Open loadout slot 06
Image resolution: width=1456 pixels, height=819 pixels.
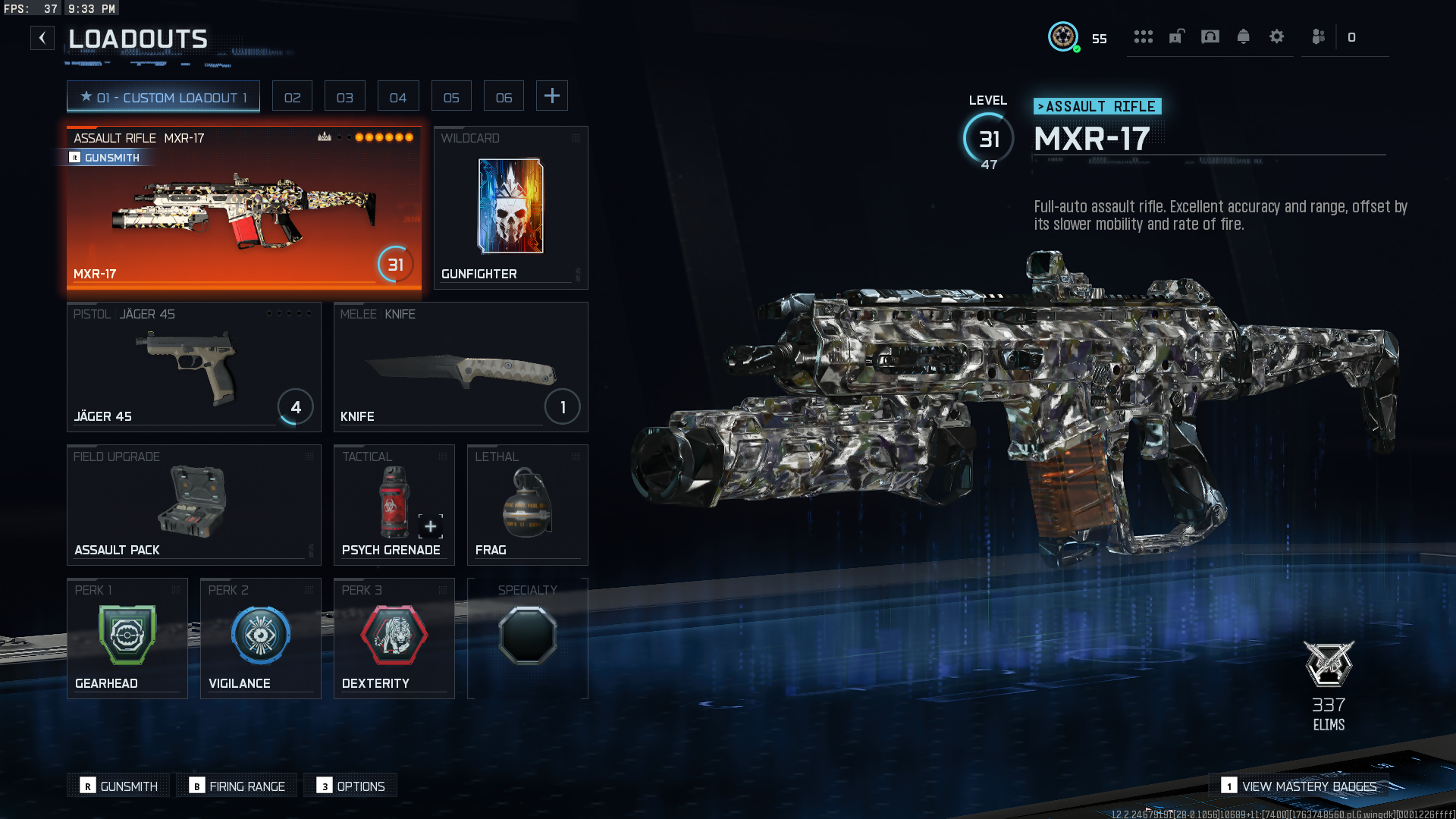504,97
